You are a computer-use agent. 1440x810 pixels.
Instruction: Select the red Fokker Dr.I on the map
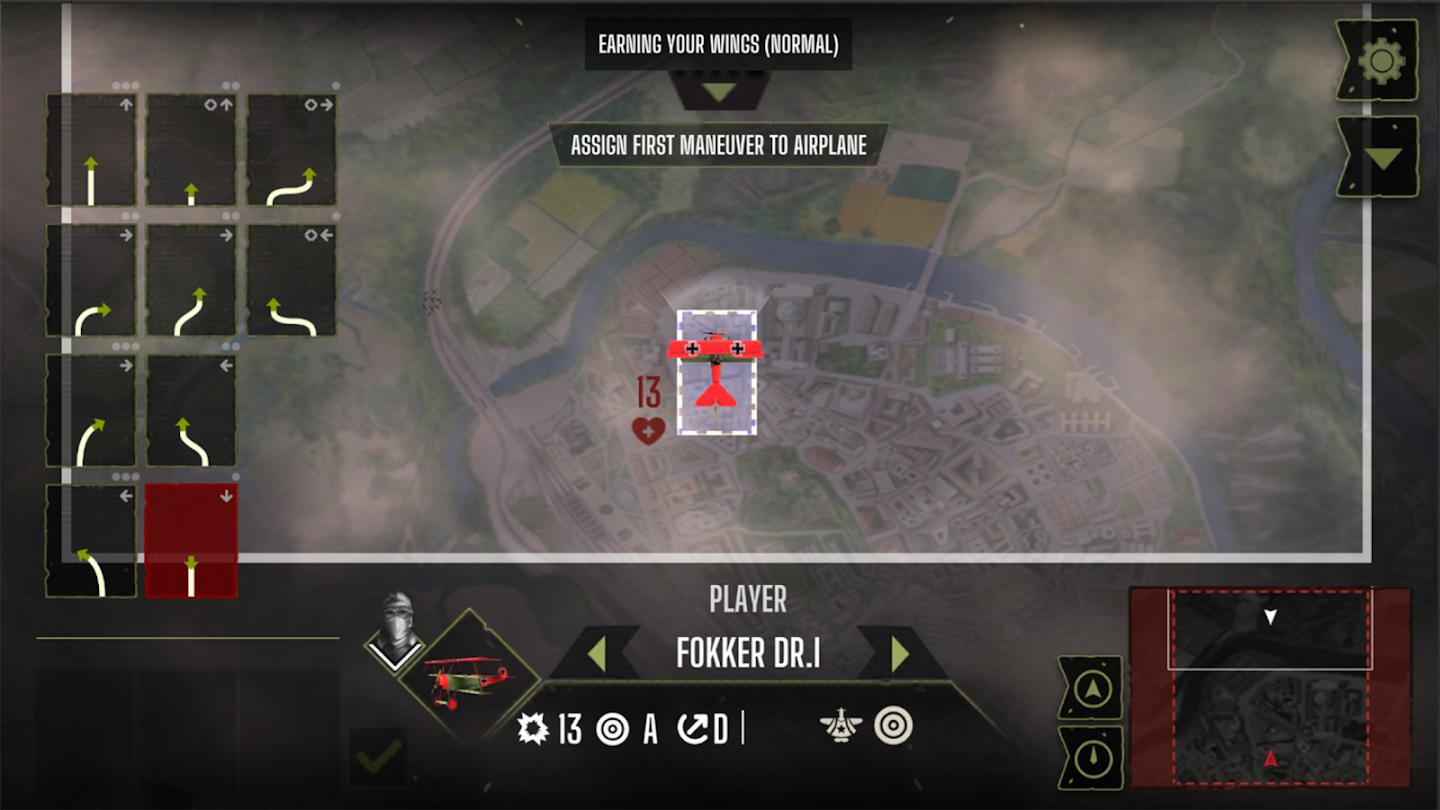pyautogui.click(x=716, y=372)
